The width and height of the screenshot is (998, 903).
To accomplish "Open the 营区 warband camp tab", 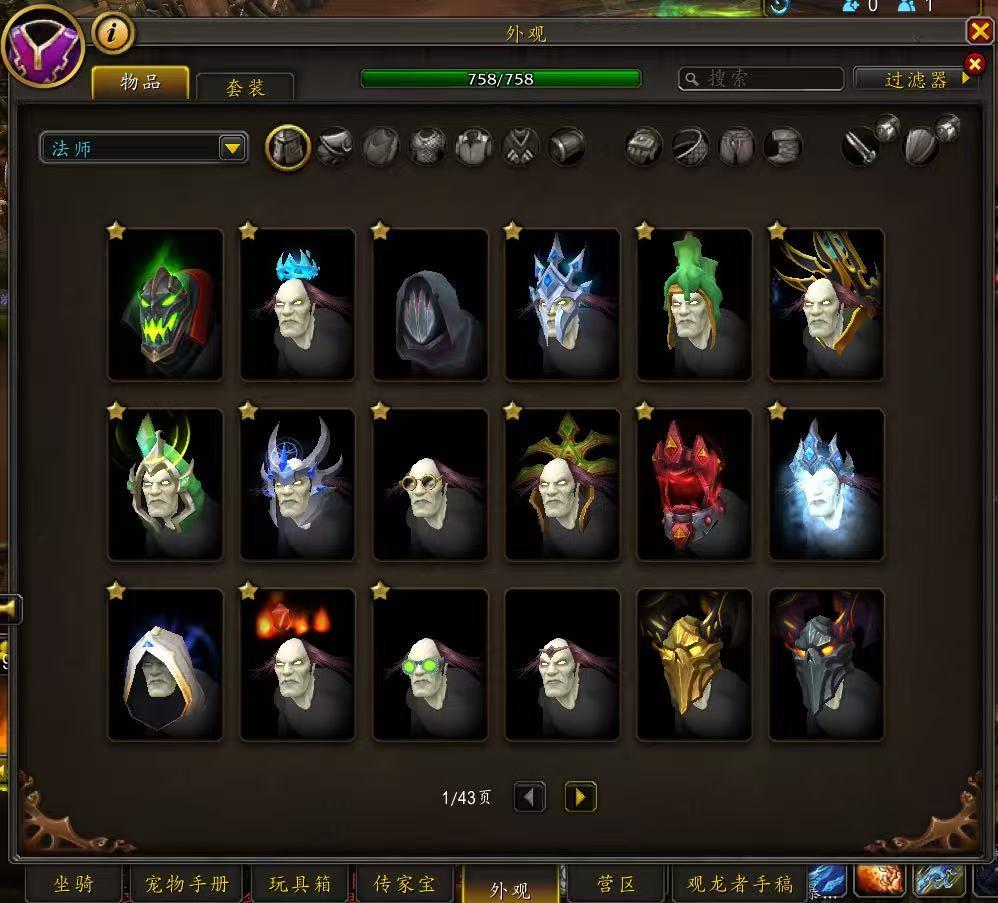I will coord(615,884).
